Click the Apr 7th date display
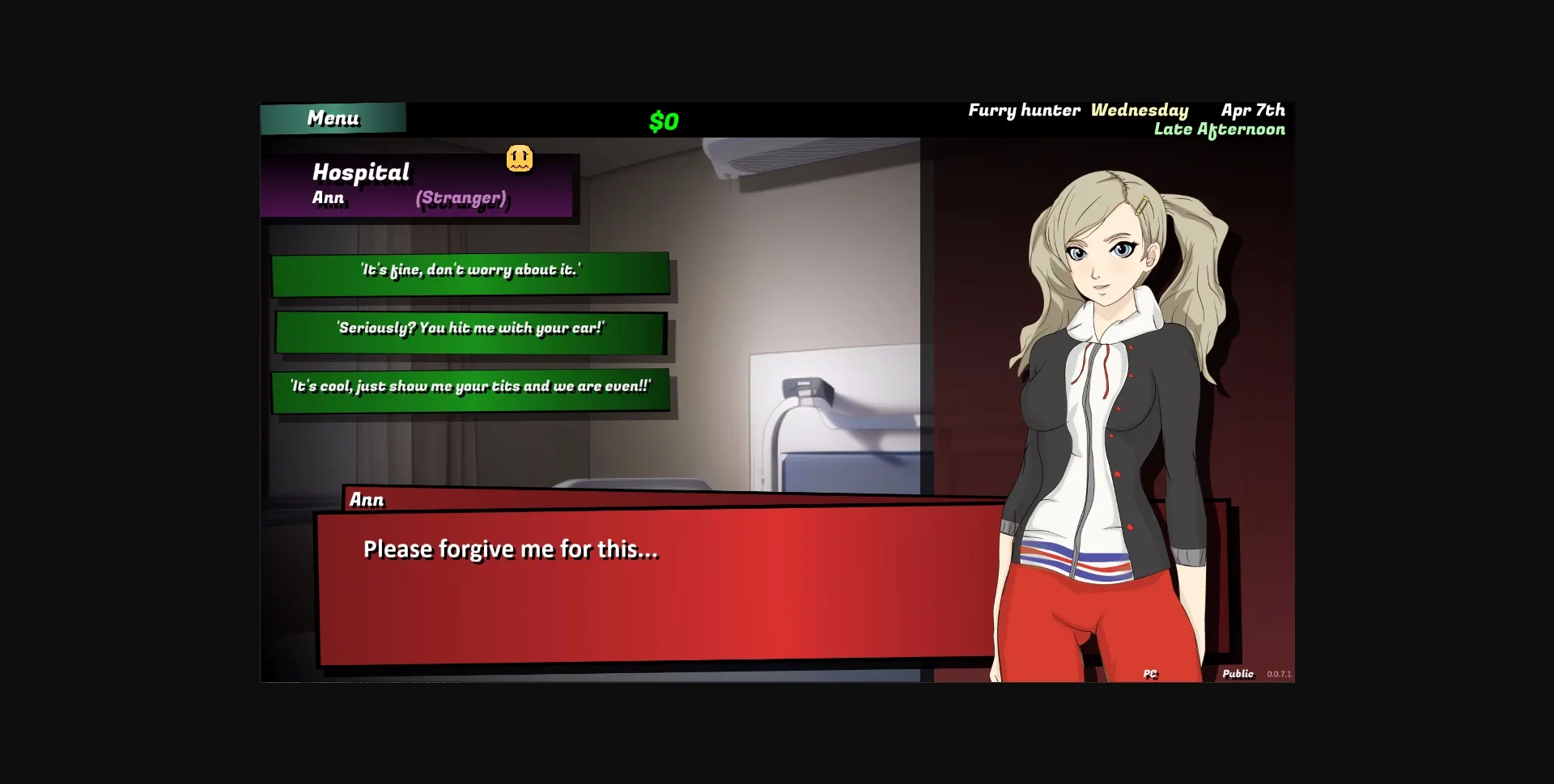Image resolution: width=1554 pixels, height=784 pixels. 1253,110
